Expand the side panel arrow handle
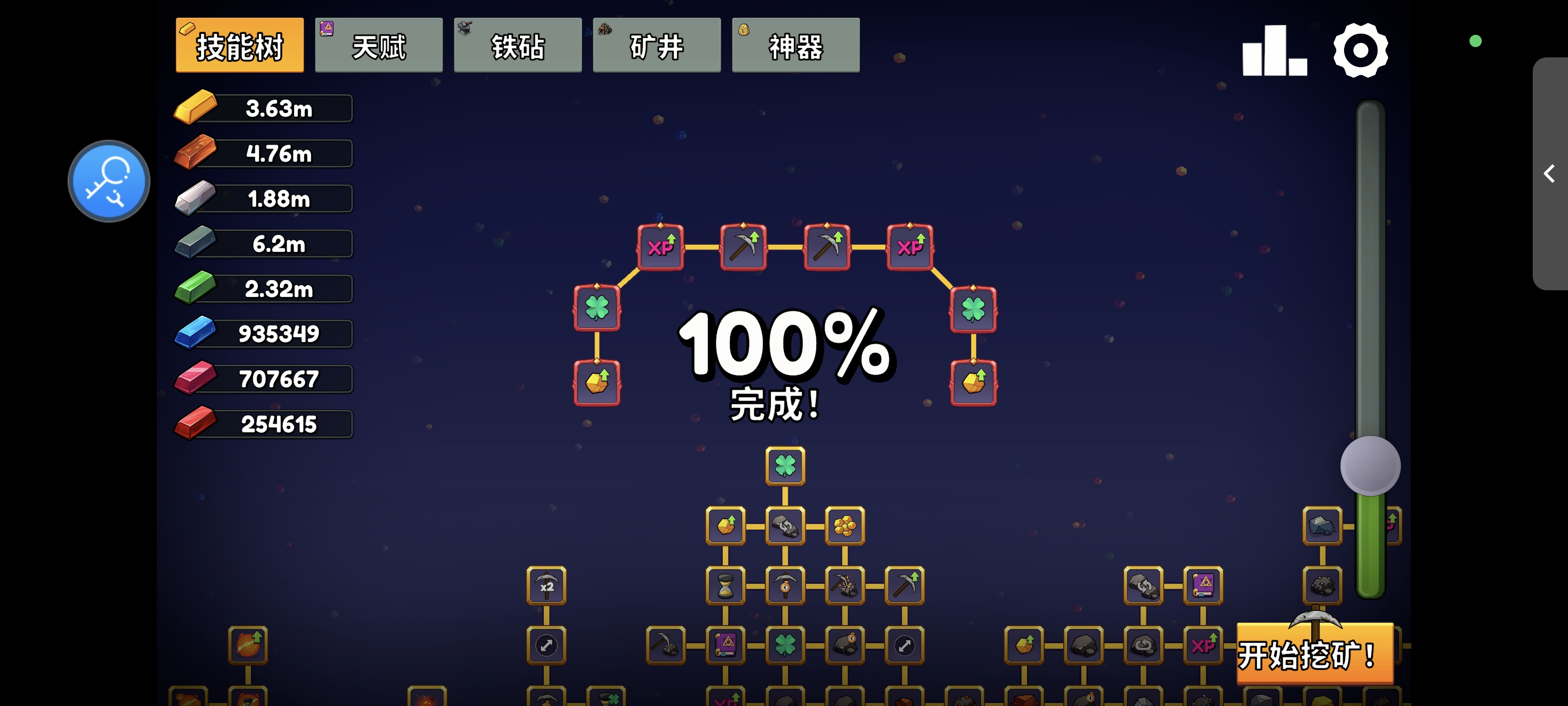Image resolution: width=1568 pixels, height=706 pixels. [1549, 174]
